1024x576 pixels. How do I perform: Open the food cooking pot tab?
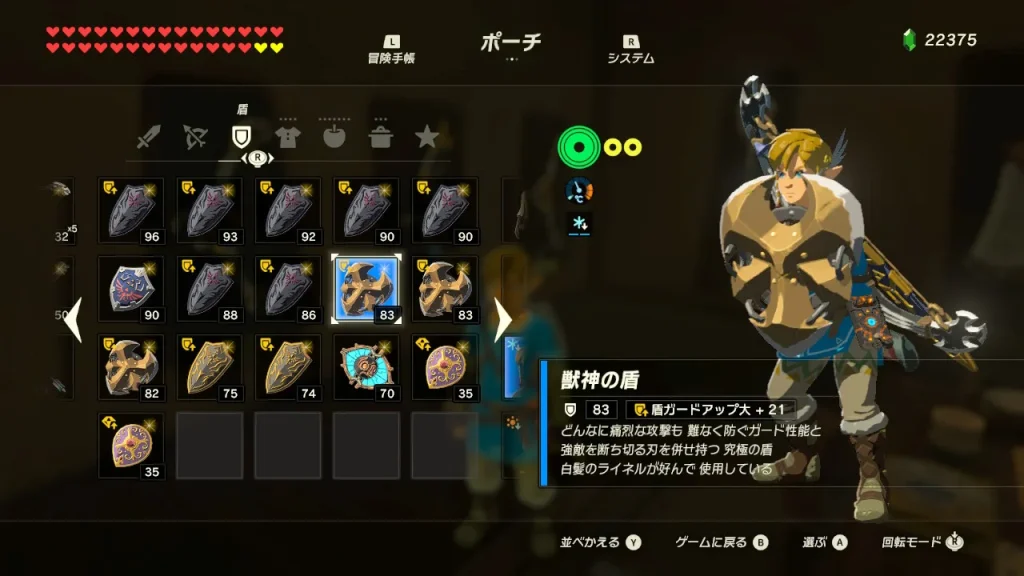(x=380, y=137)
